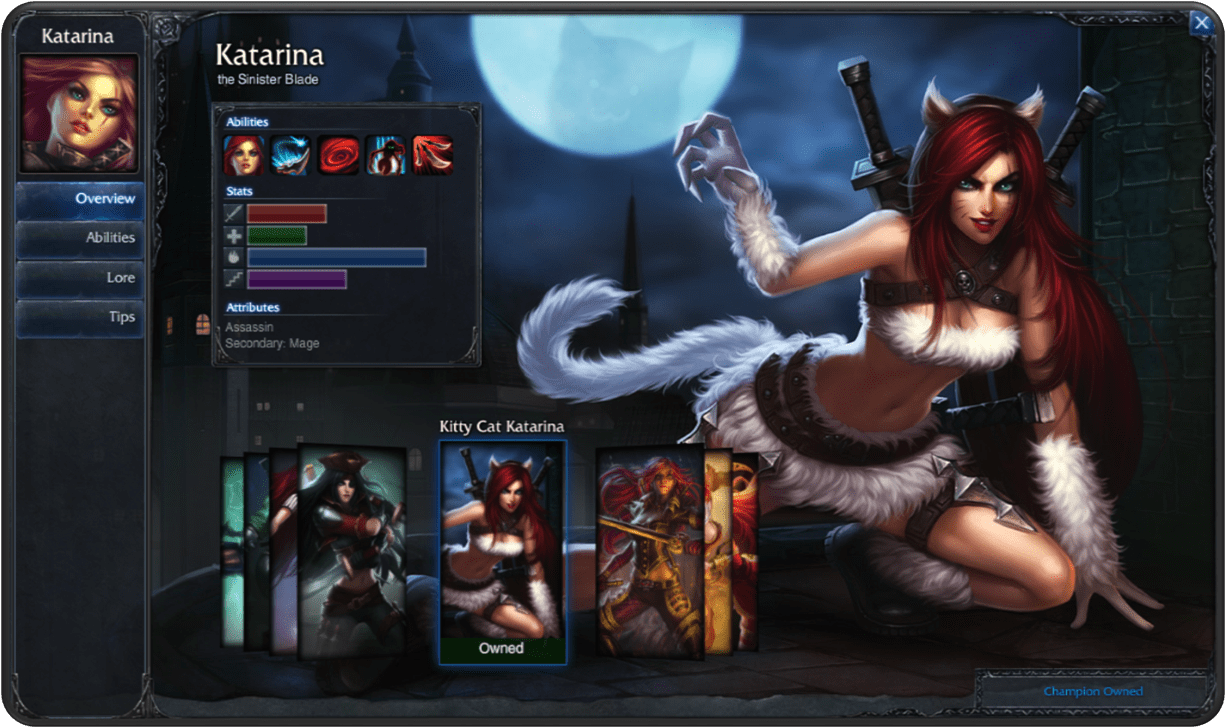Select Katarina's passive ability portrait icon
This screenshot has height=728, width=1226.
(x=244, y=156)
